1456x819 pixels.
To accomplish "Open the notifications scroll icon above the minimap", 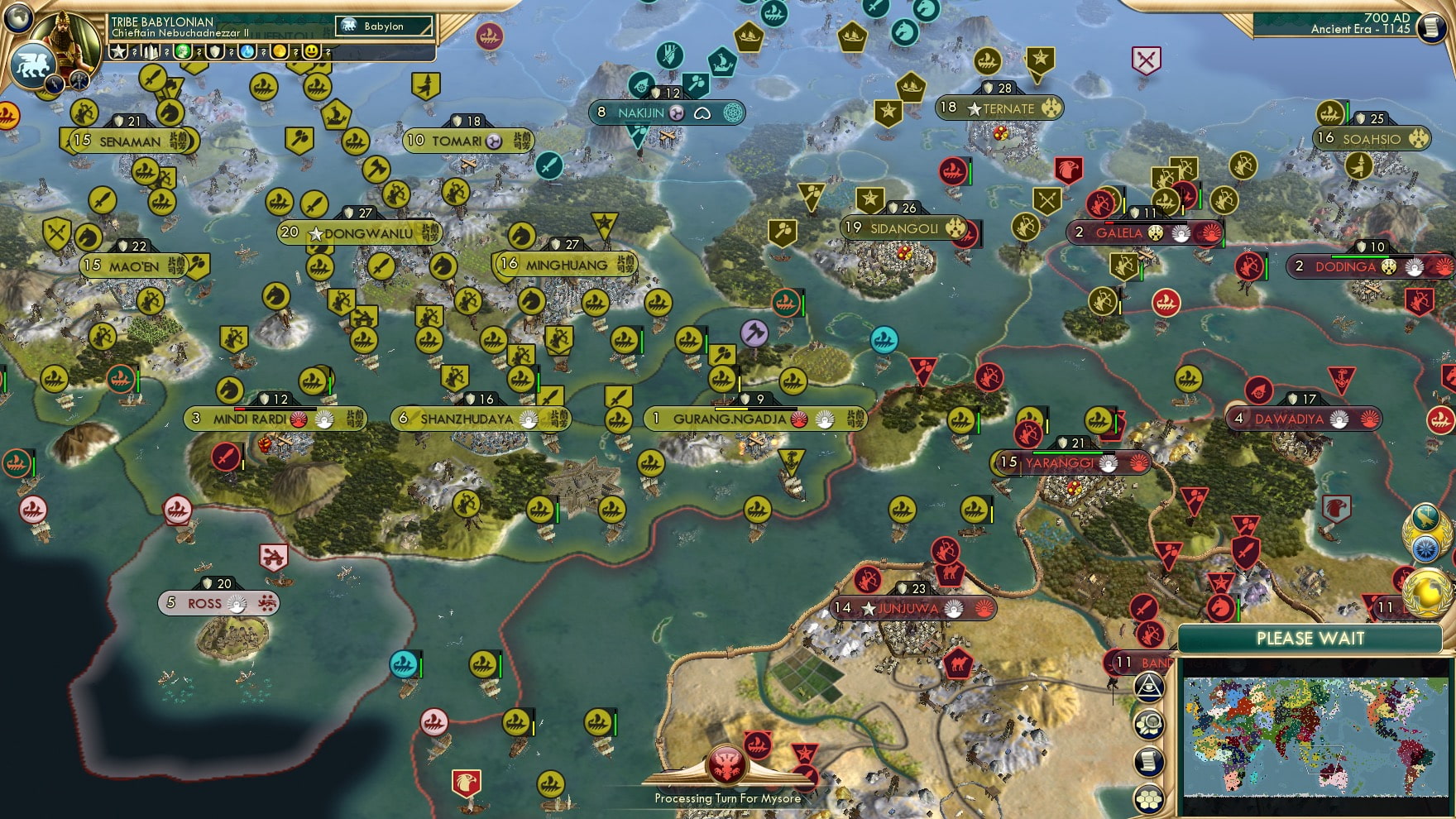I will tap(1149, 760).
